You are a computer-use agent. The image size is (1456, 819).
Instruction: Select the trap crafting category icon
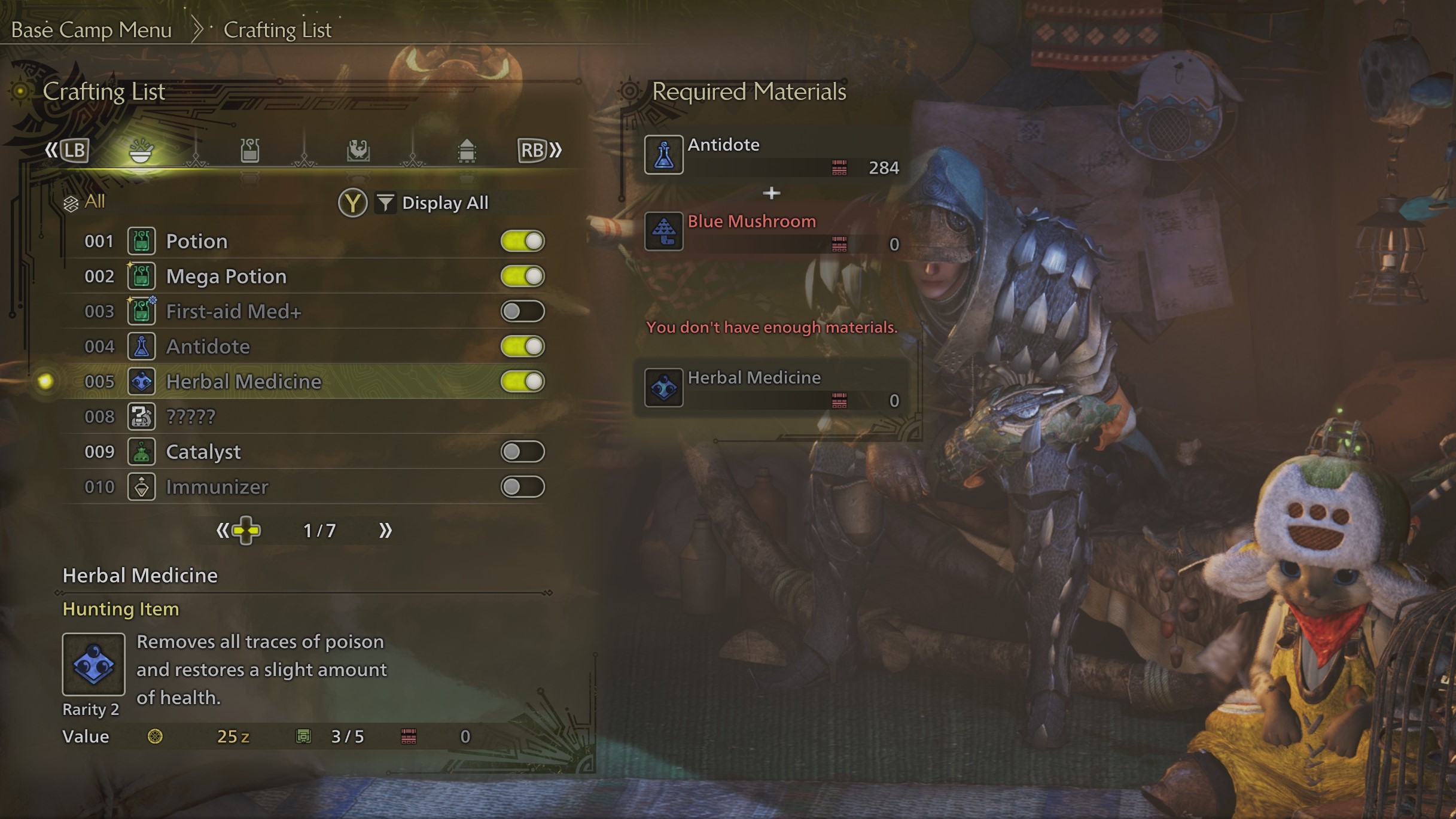point(358,151)
